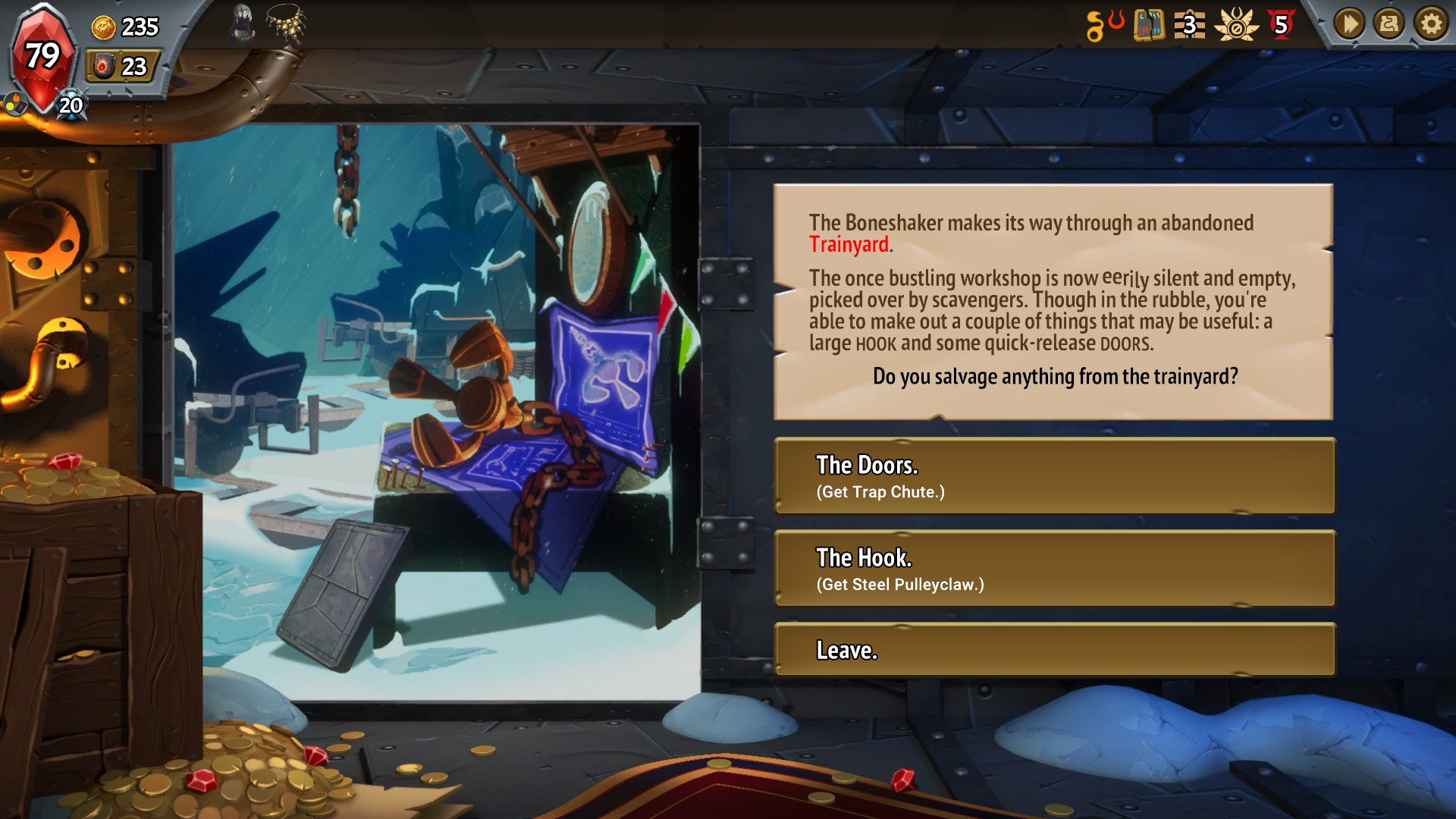View the deck of 23 cards
The height and width of the screenshot is (819, 1456).
coord(123,67)
